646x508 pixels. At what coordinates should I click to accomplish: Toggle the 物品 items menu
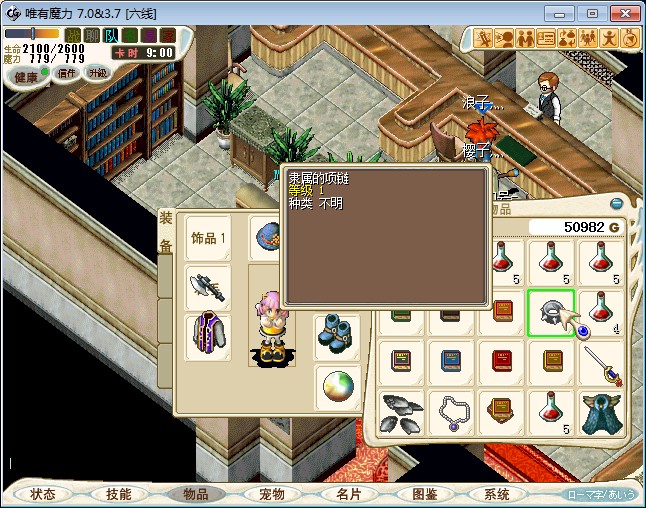[194, 494]
